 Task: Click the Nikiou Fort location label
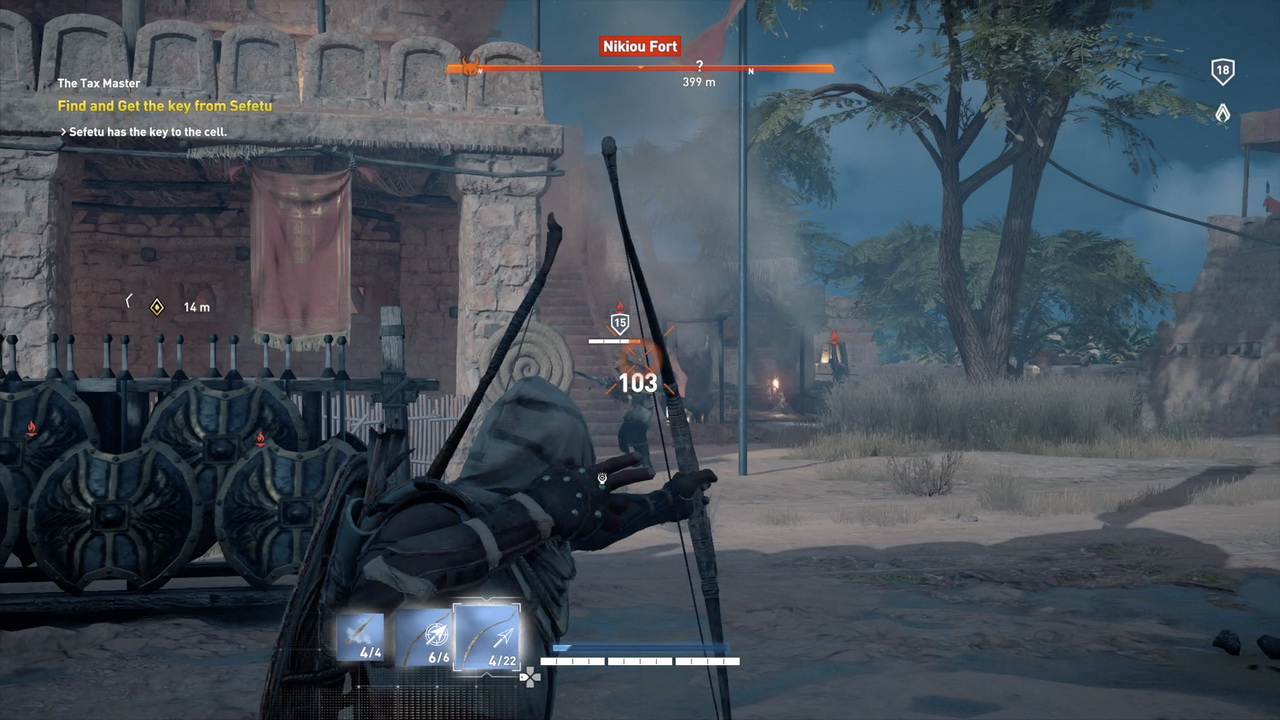640,46
